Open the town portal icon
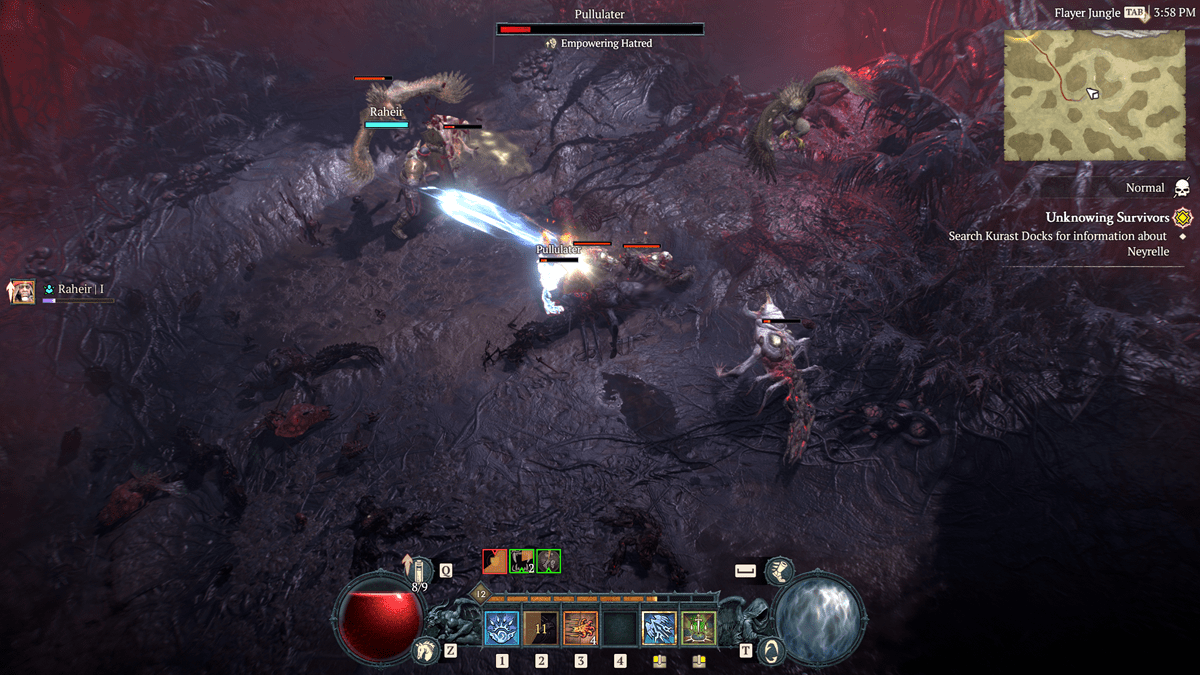1200x675 pixels. coord(771,650)
